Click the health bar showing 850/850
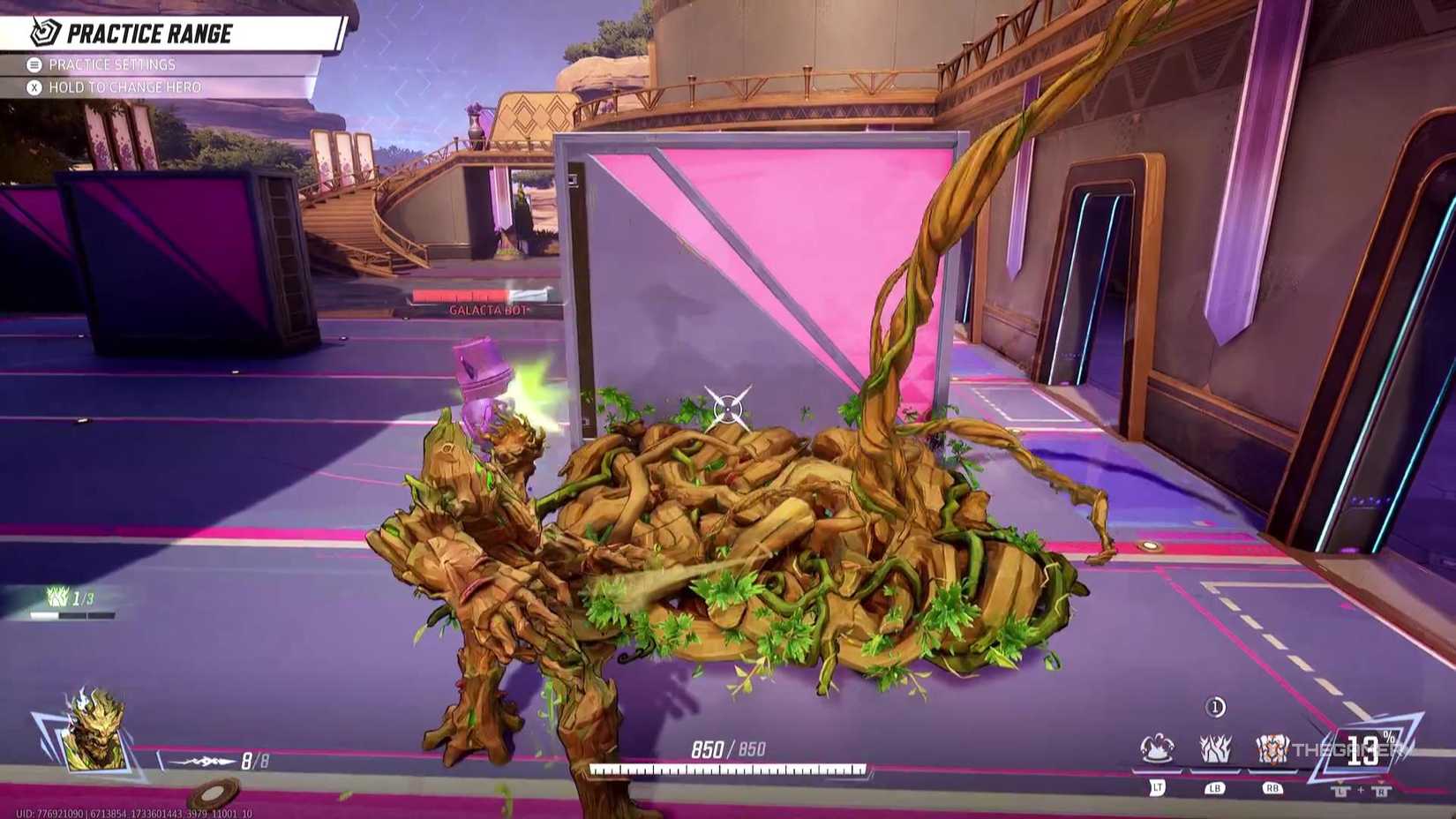 click(x=728, y=747)
